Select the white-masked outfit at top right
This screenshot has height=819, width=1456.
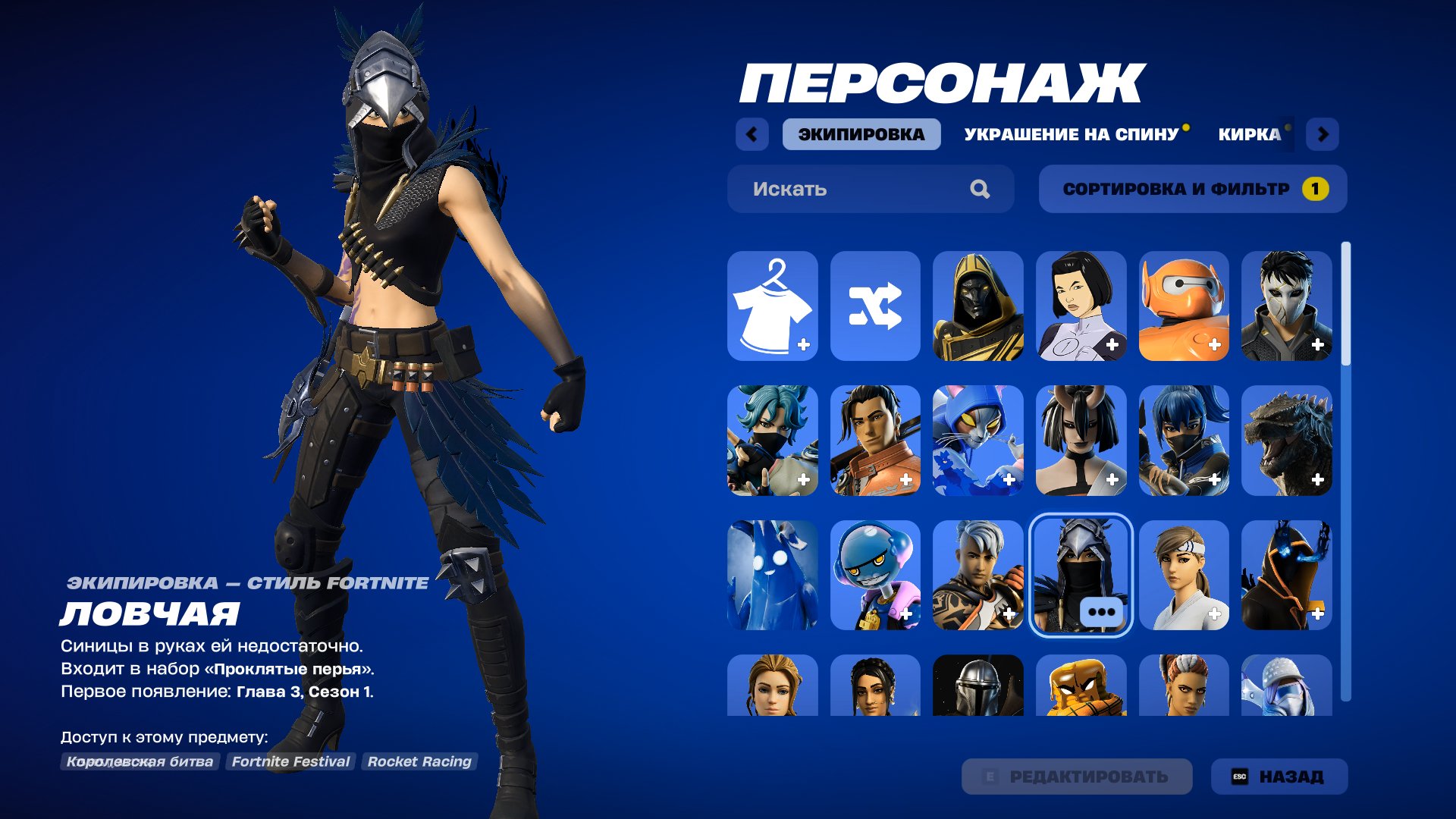1287,306
